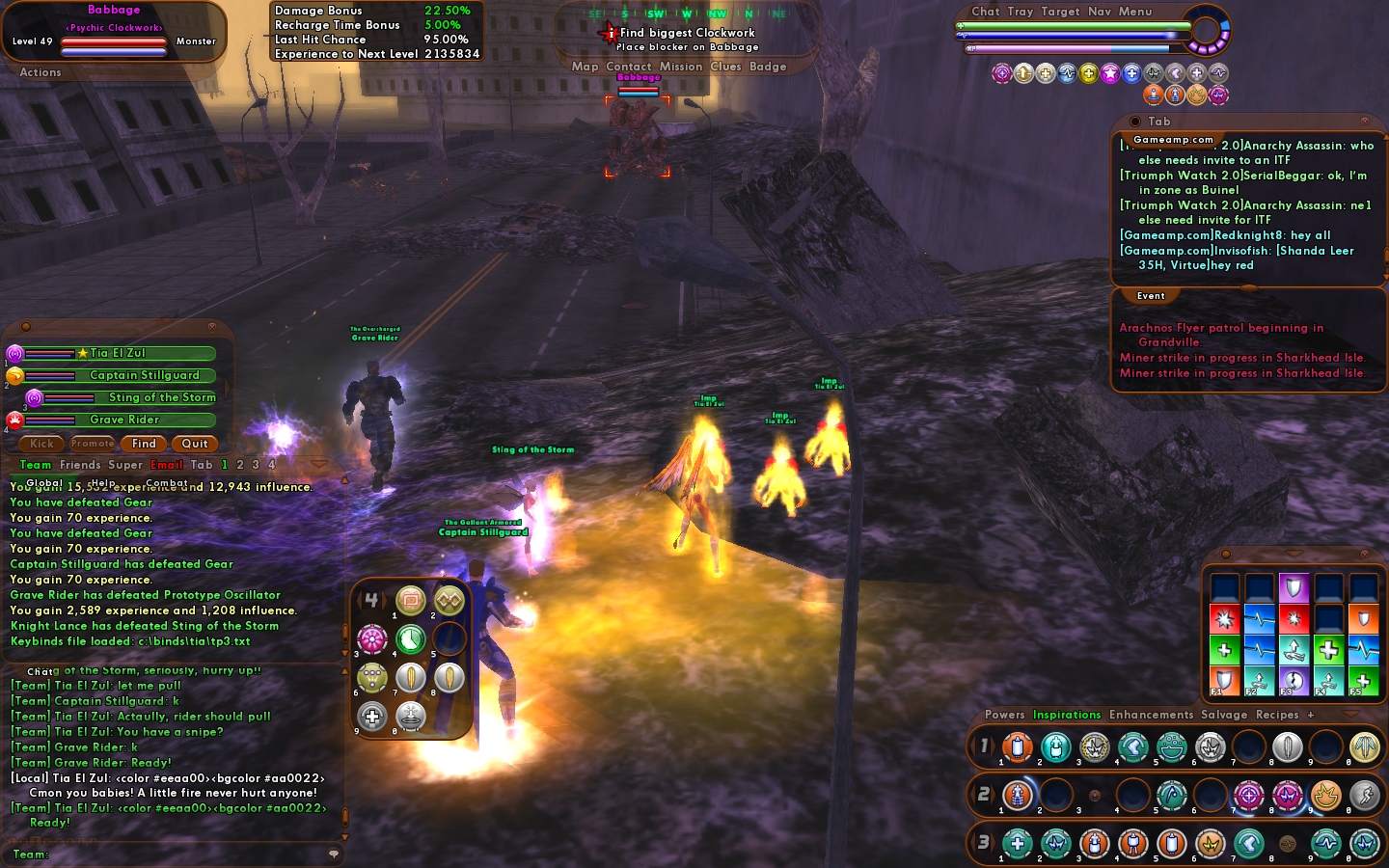The height and width of the screenshot is (868, 1389).
Task: Click the Find member button
Action: point(144,444)
